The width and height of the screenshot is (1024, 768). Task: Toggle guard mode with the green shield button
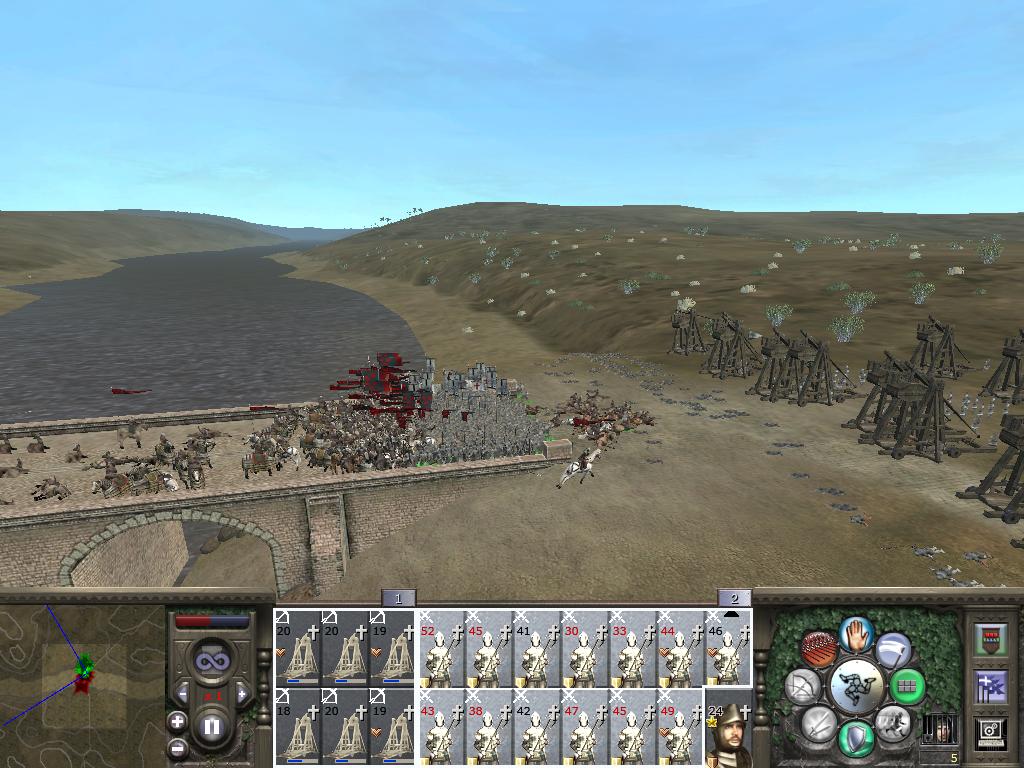tap(857, 739)
